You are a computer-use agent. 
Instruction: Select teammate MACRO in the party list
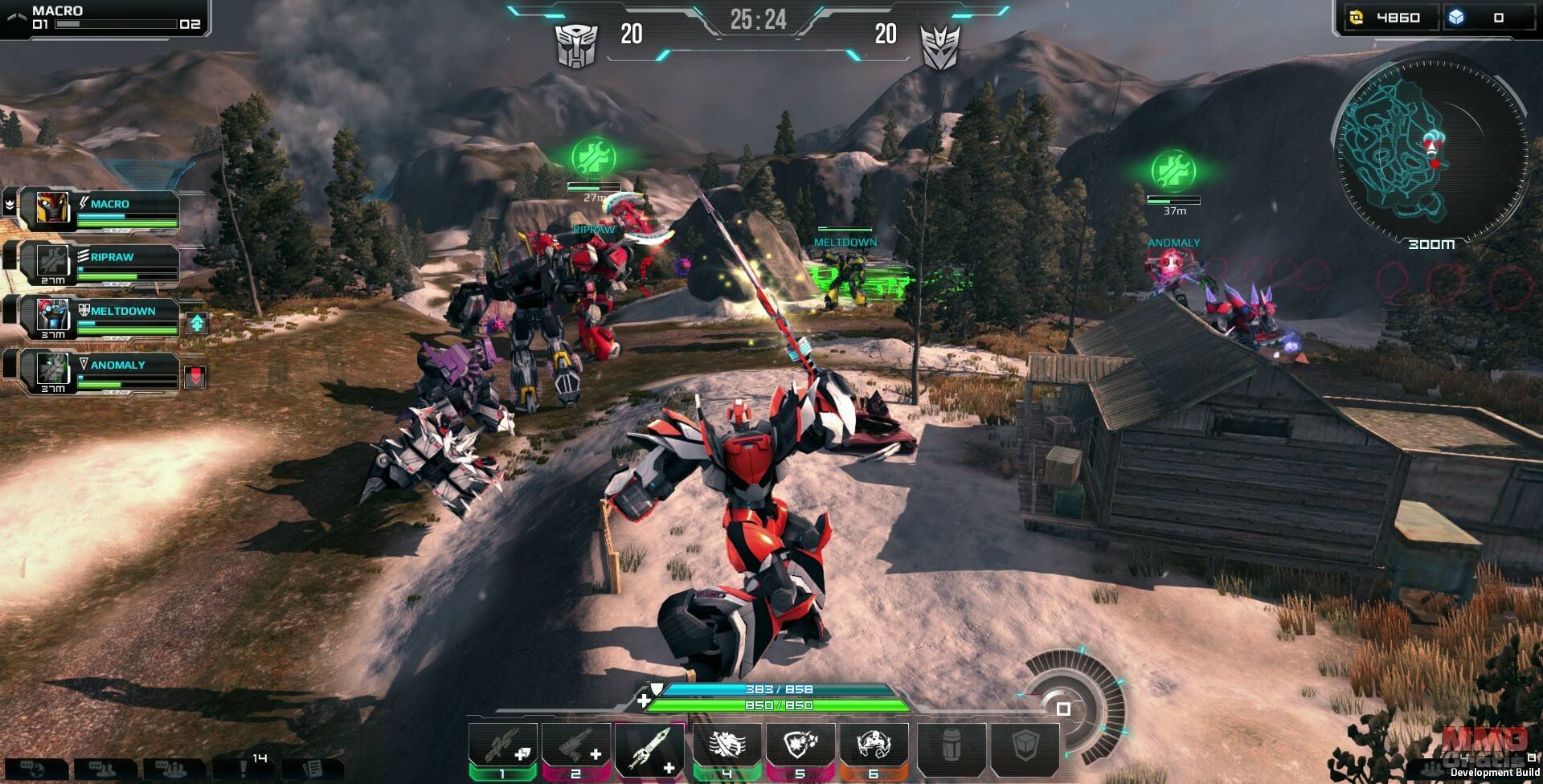[x=108, y=209]
